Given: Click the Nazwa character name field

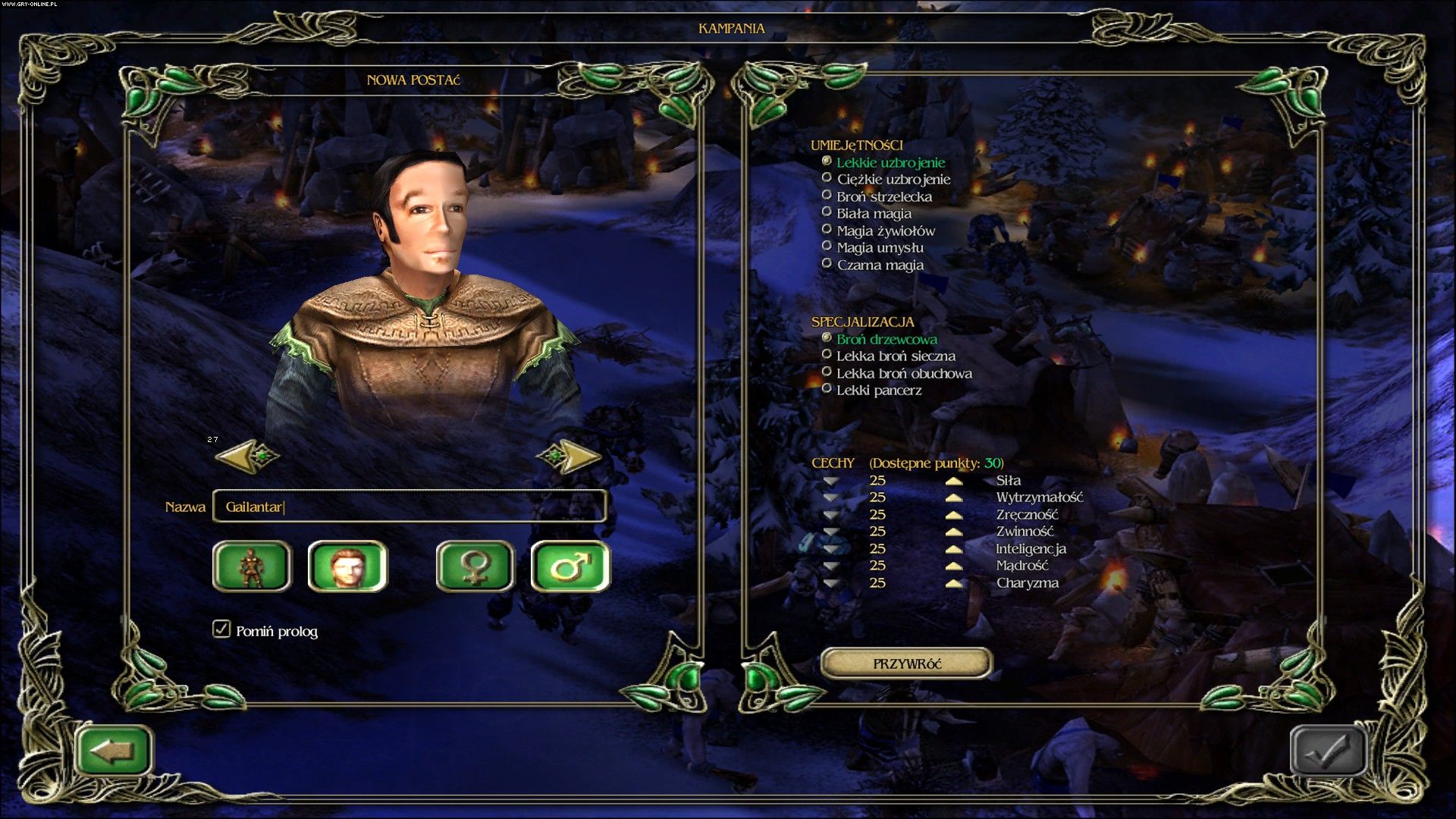Looking at the screenshot, I should pyautogui.click(x=409, y=507).
